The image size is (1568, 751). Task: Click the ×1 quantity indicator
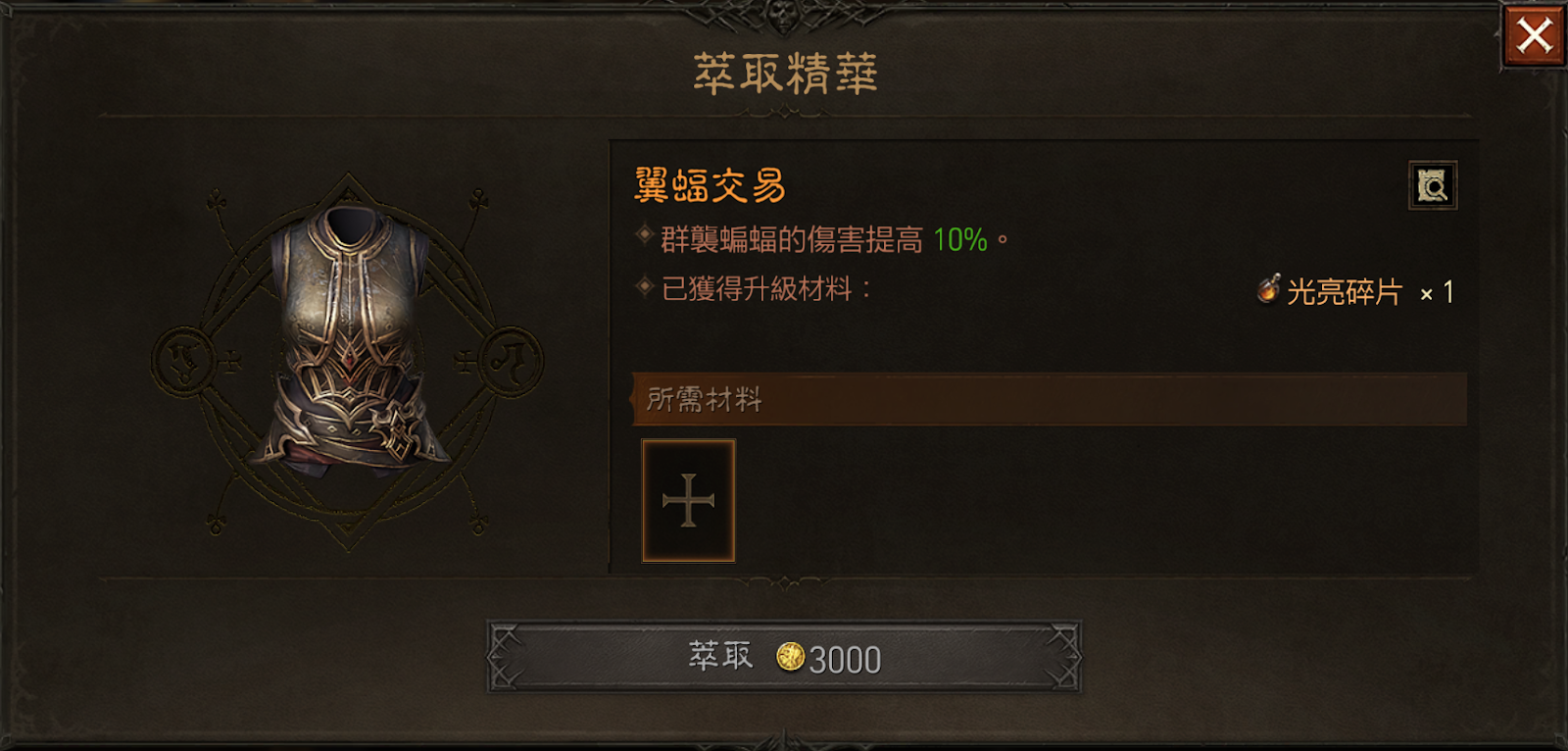[x=1434, y=290]
